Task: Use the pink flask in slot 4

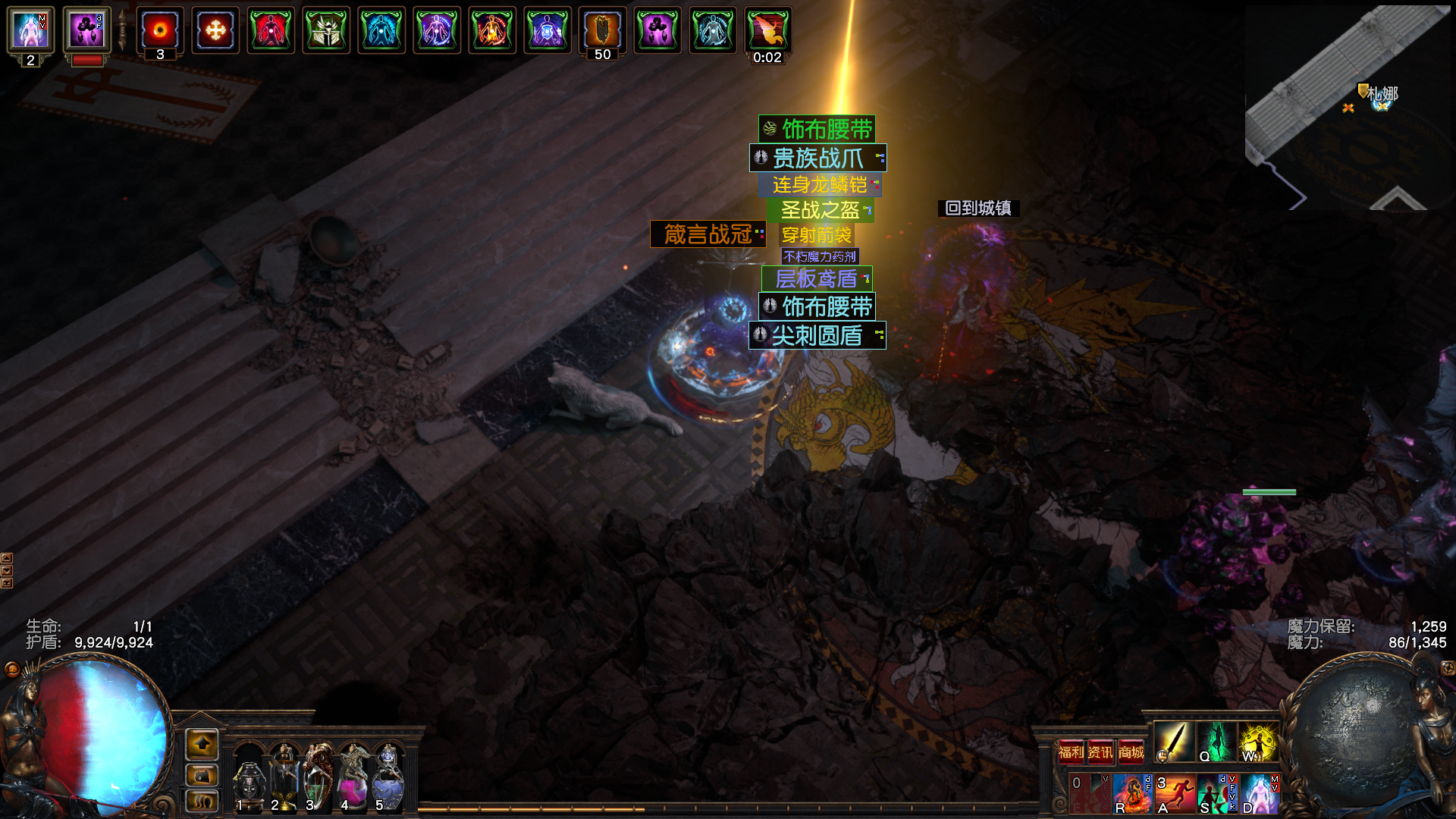Action: coord(353,777)
